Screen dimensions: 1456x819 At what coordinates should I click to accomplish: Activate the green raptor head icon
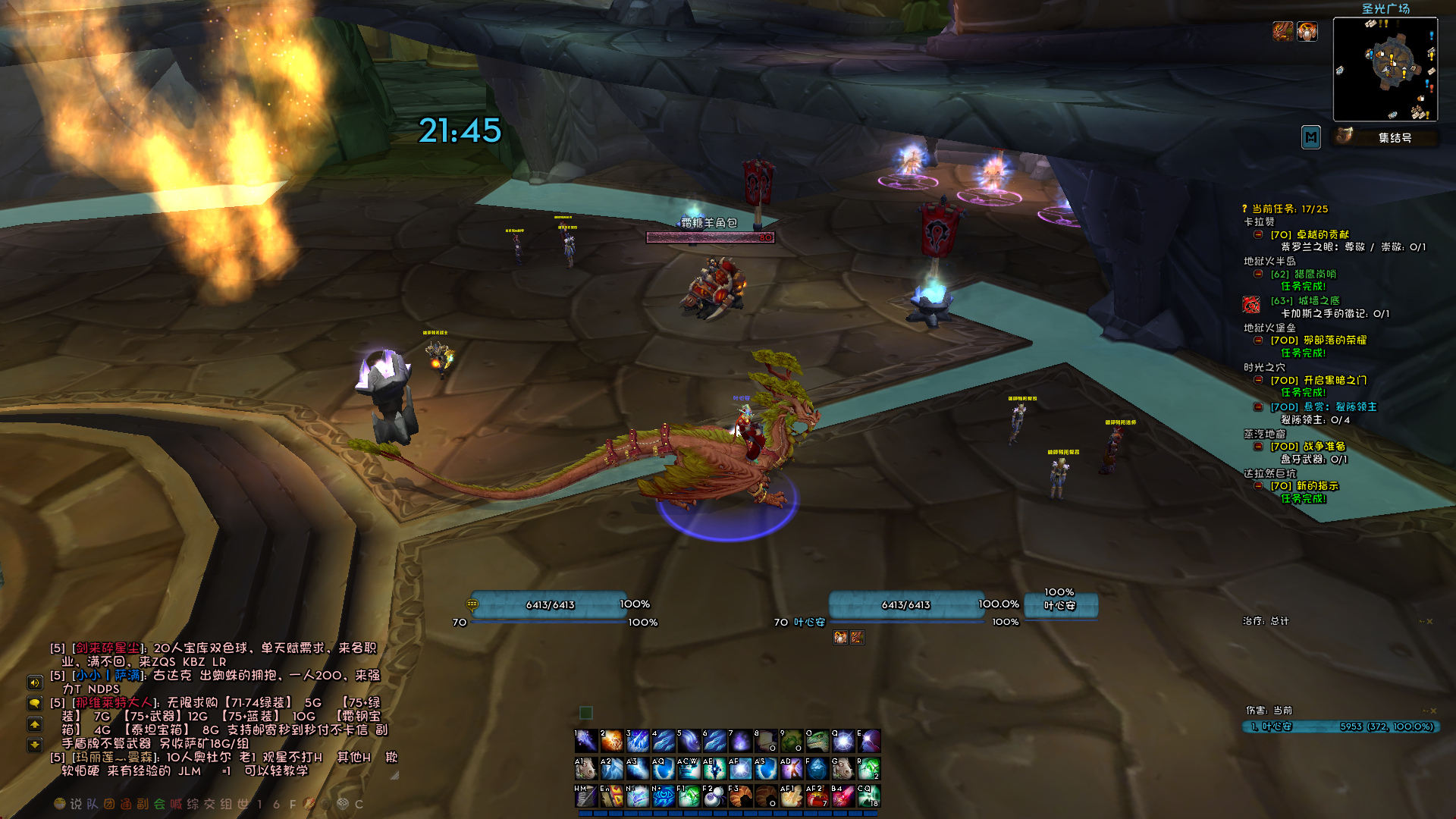tap(817, 741)
